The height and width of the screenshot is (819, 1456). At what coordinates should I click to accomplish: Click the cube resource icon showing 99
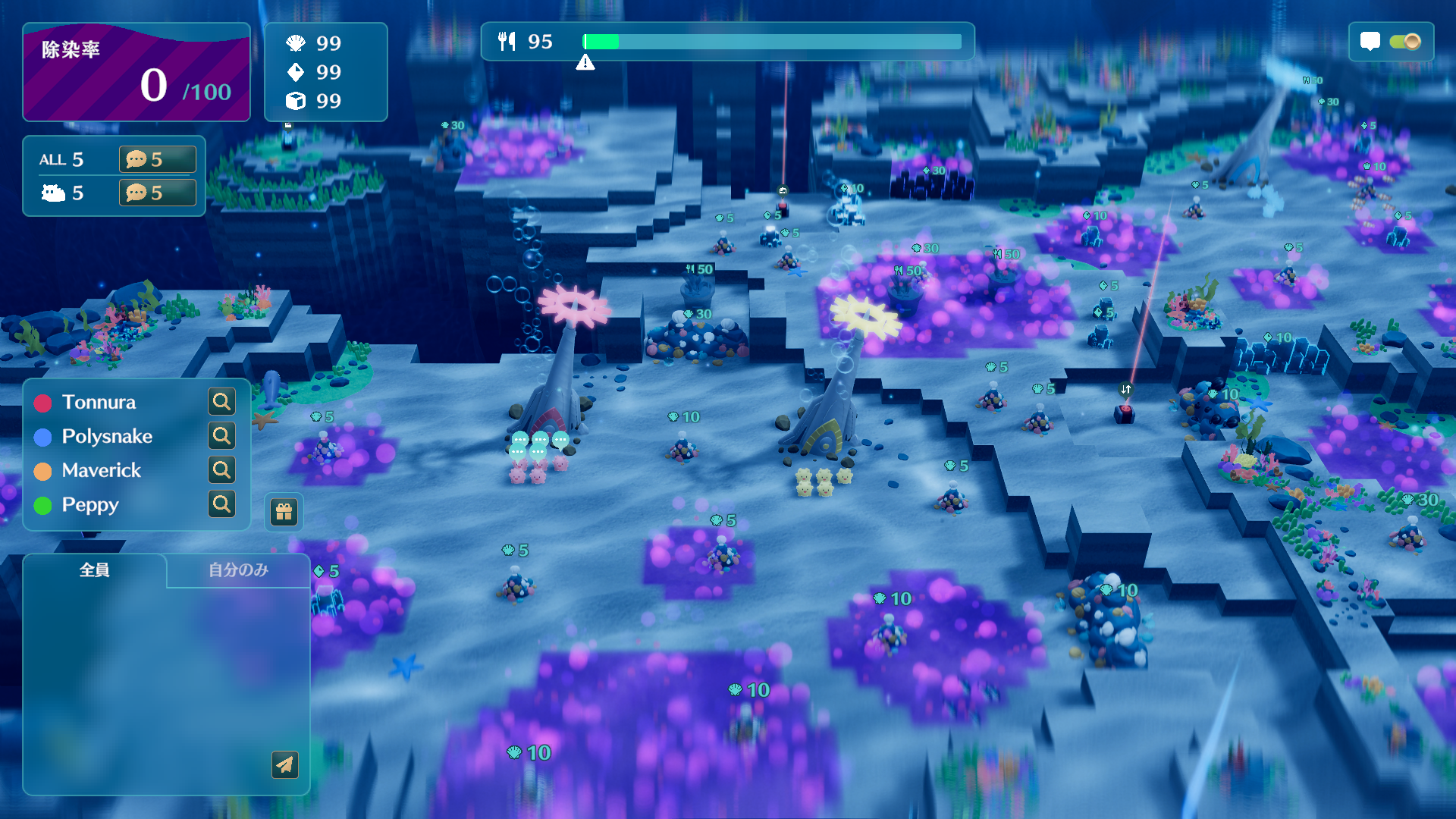point(297,100)
